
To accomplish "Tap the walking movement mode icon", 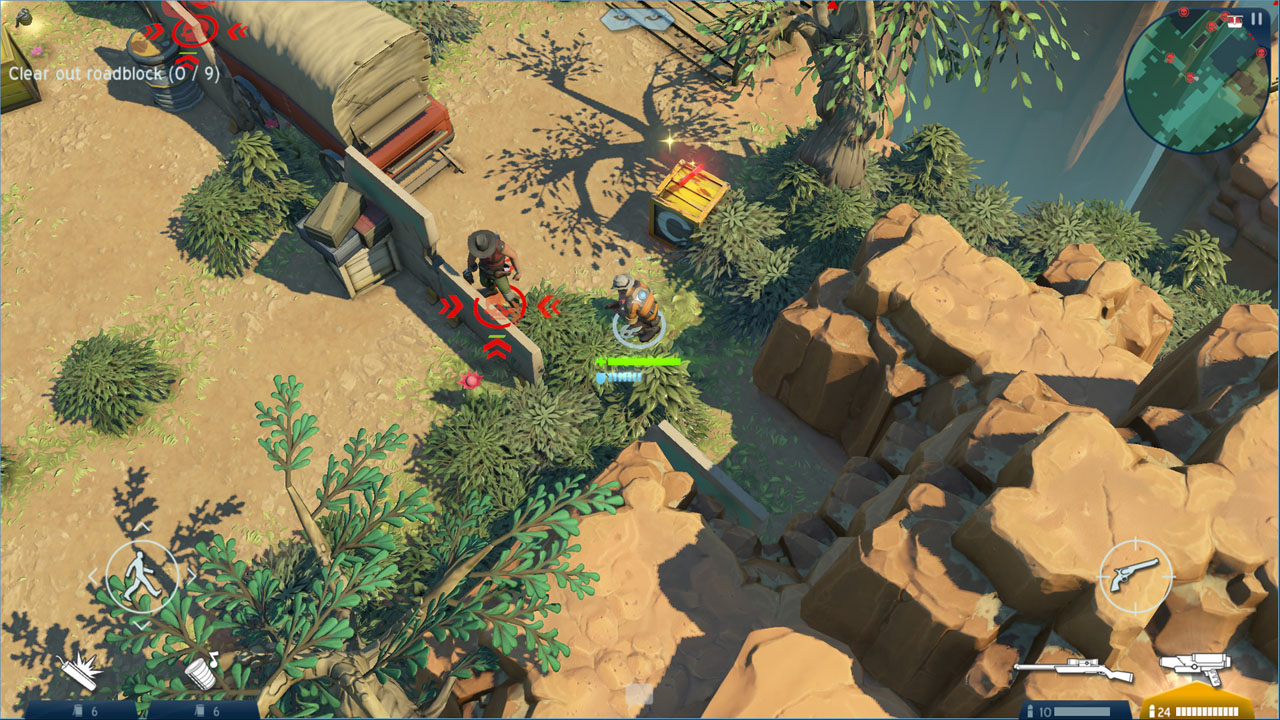I will pos(143,575).
